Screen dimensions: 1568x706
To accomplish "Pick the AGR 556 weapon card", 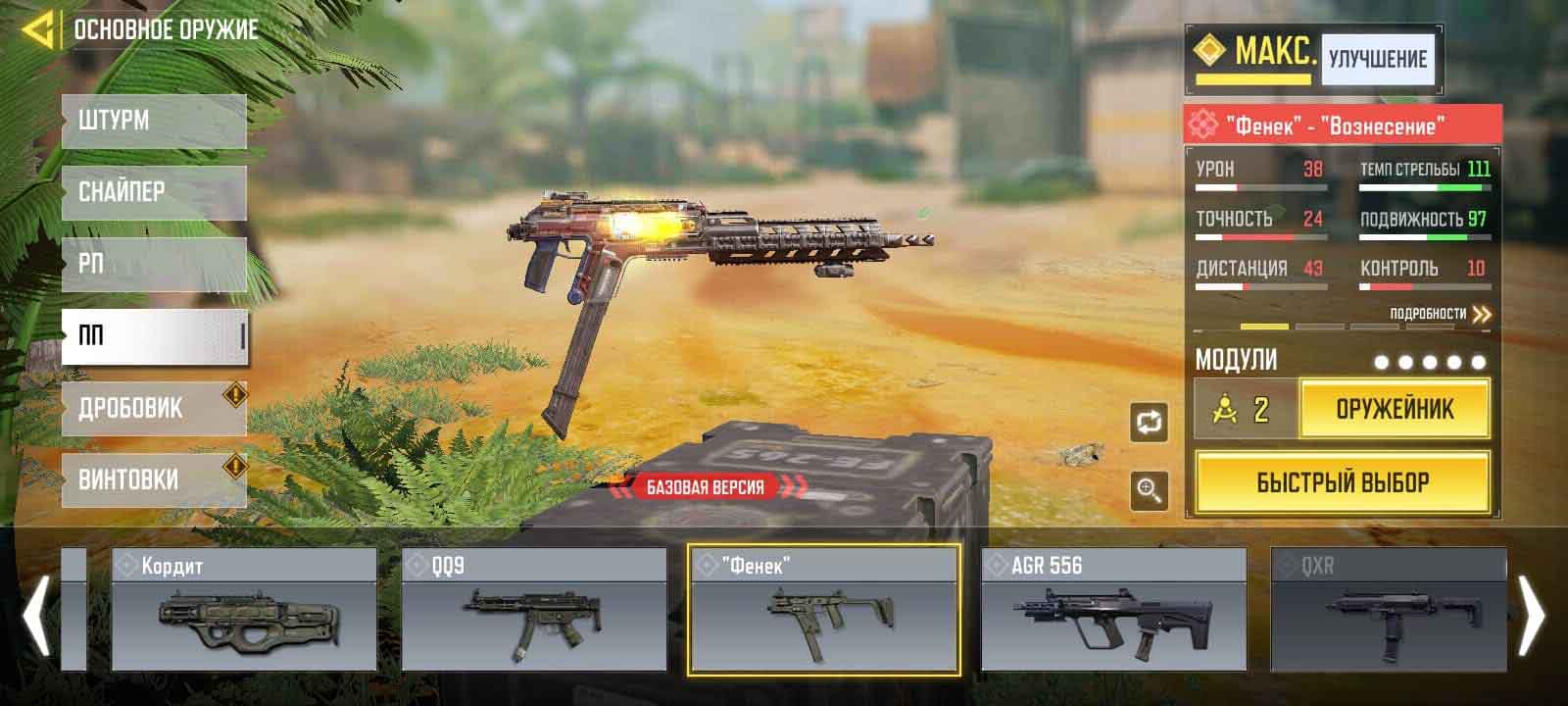I will pyautogui.click(x=1114, y=609).
